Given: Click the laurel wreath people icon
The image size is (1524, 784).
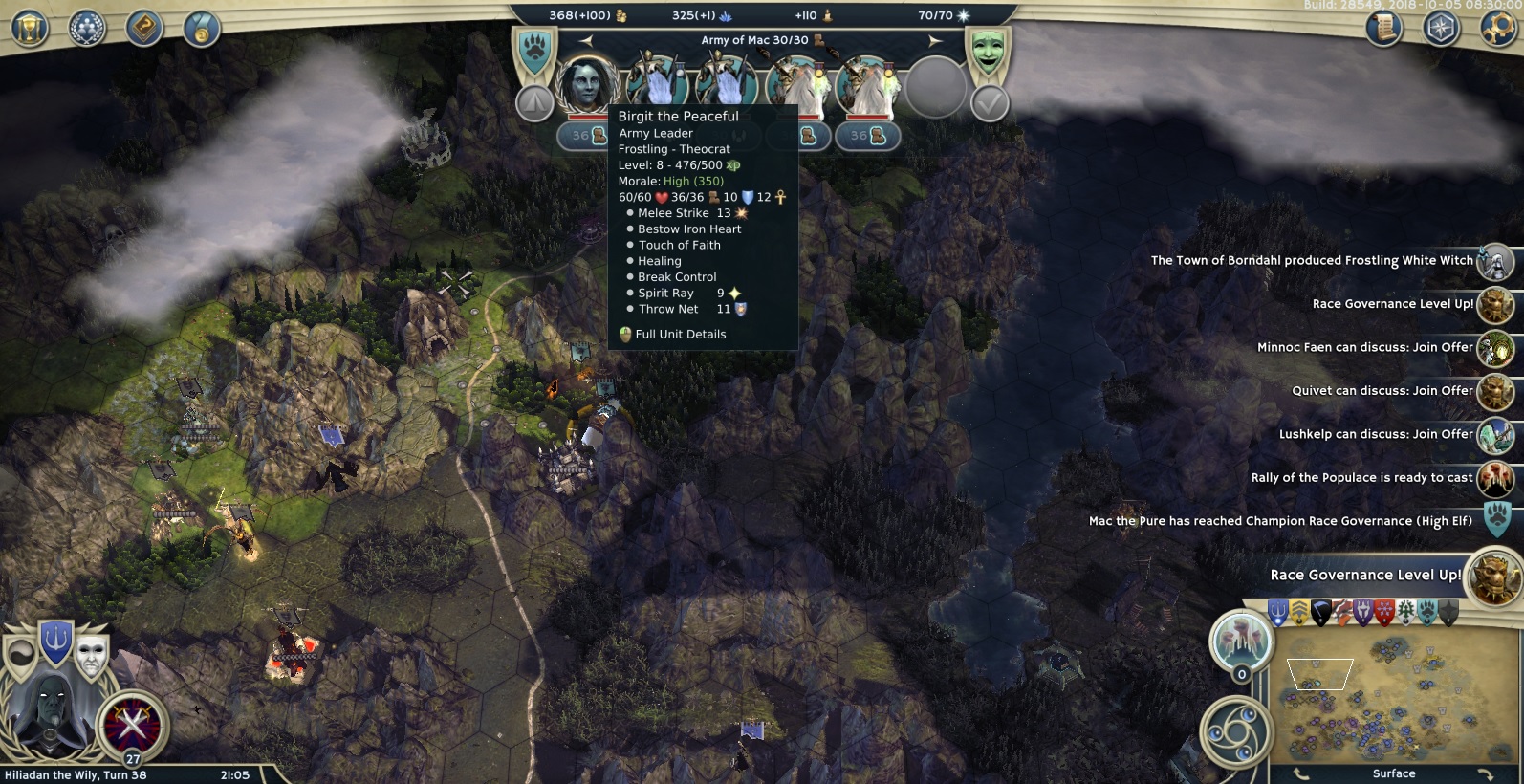Looking at the screenshot, I should pyautogui.click(x=87, y=27).
